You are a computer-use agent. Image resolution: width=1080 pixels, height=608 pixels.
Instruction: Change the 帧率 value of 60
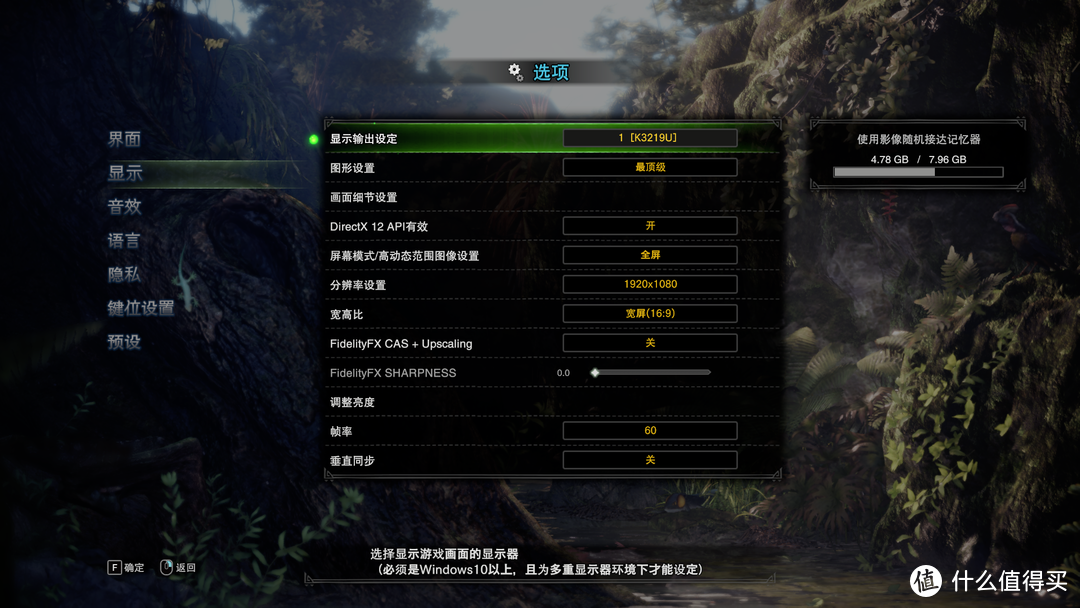coord(650,431)
